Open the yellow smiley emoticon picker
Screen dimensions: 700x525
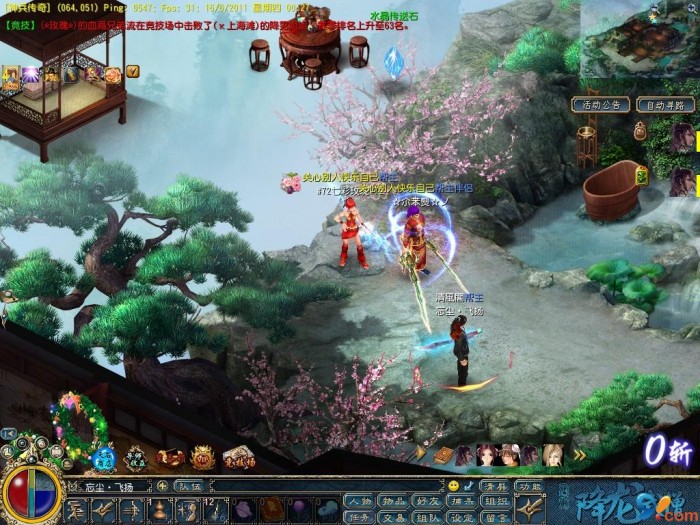pyautogui.click(x=454, y=486)
